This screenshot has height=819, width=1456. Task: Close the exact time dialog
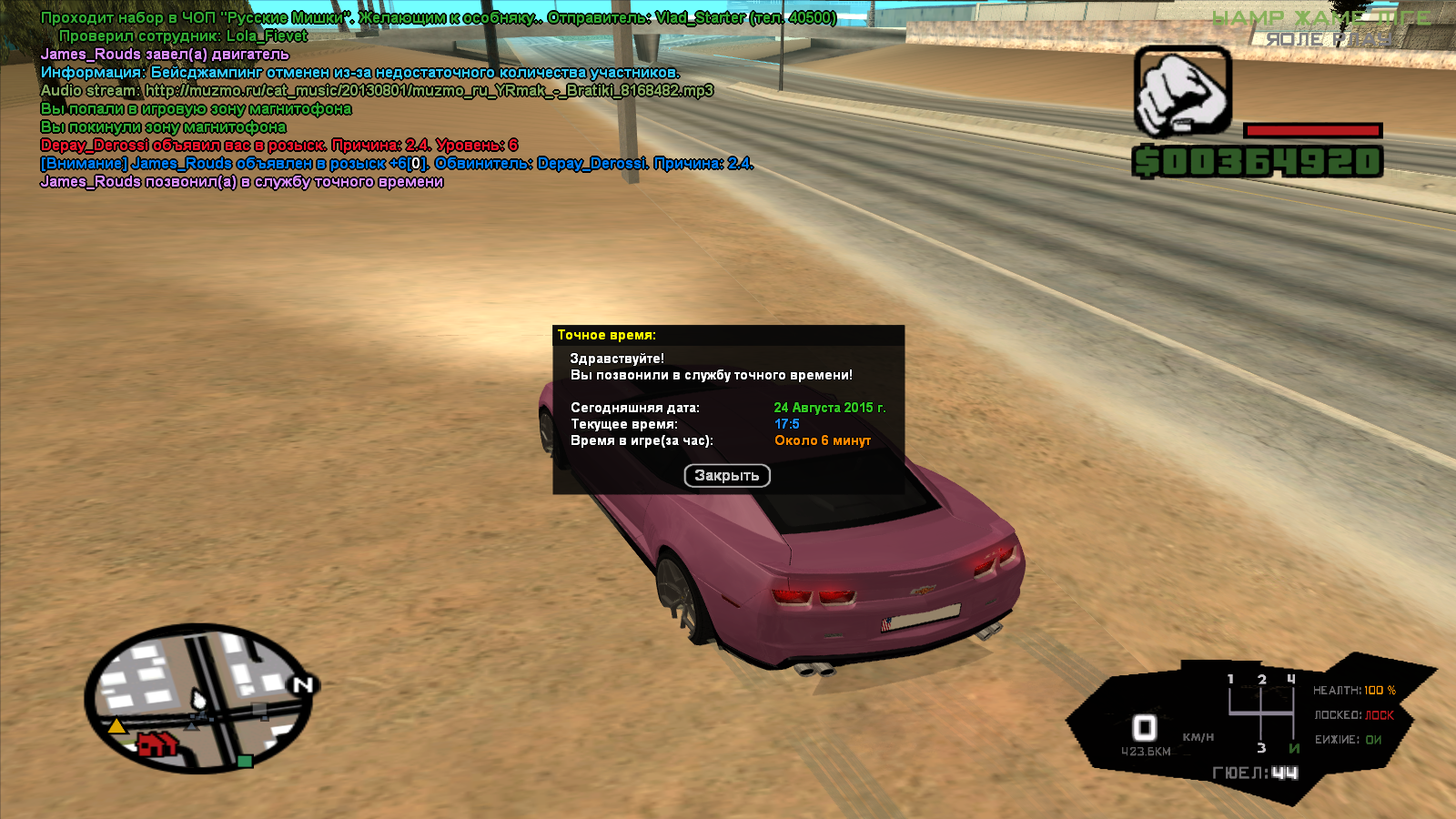tap(726, 476)
